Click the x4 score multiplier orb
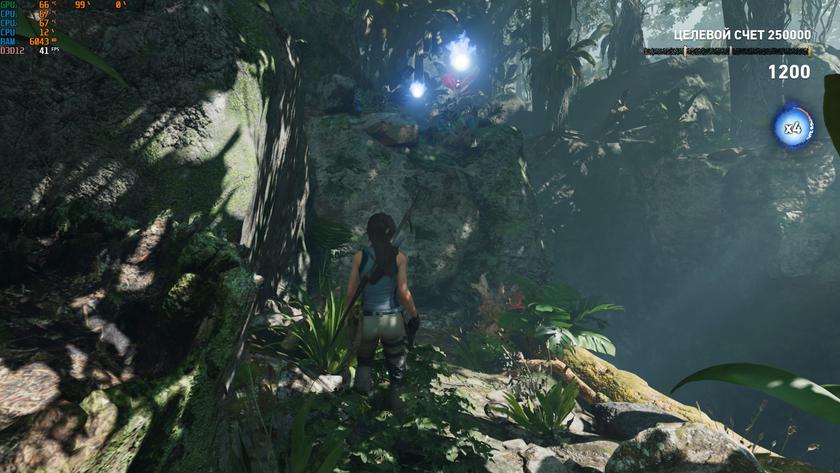Screen dimensions: 840x473 coord(793,127)
